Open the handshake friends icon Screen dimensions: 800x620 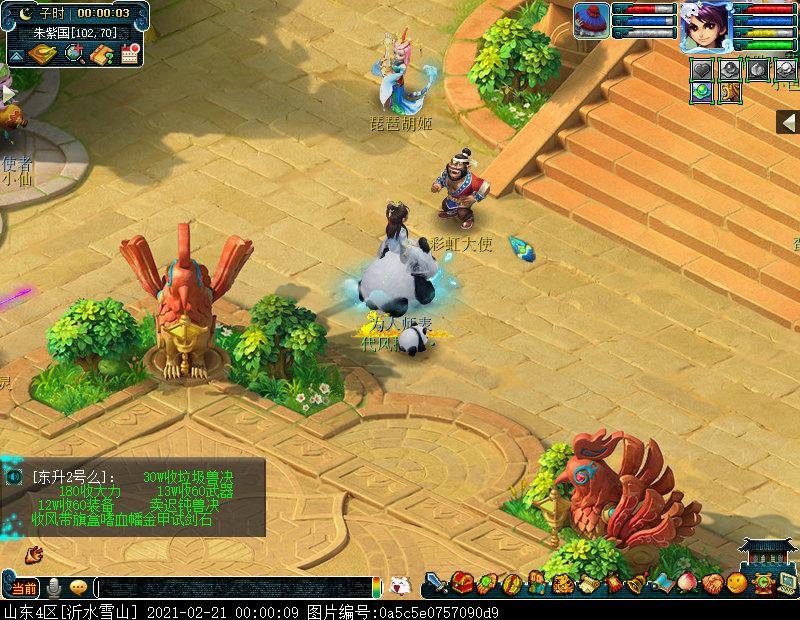point(712,583)
